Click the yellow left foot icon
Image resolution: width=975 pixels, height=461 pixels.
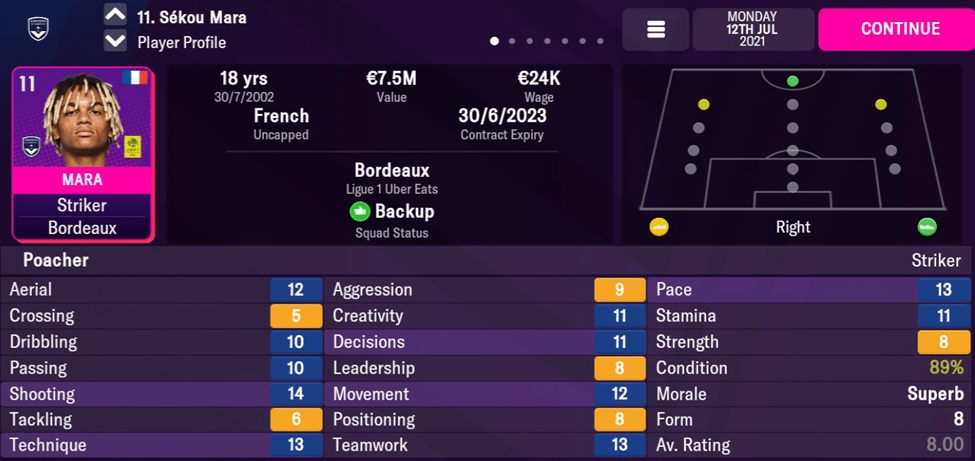coord(659,227)
